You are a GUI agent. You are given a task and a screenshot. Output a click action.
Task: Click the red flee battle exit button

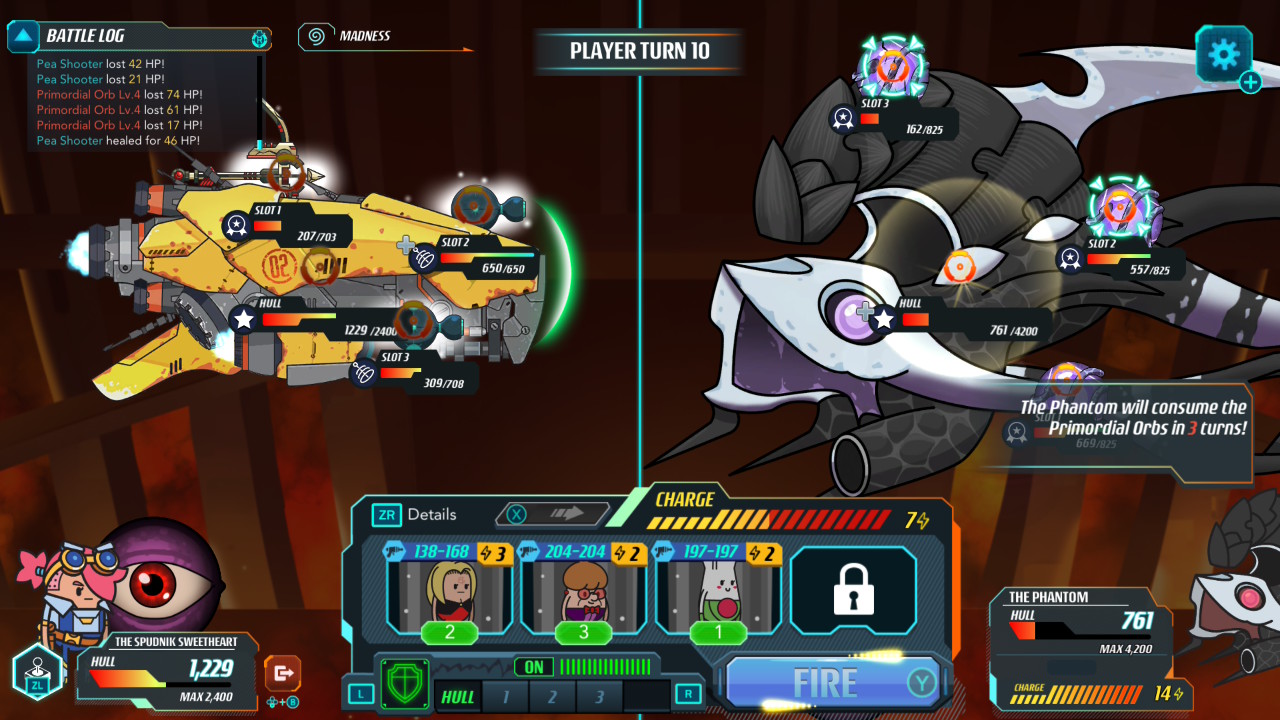tap(283, 673)
